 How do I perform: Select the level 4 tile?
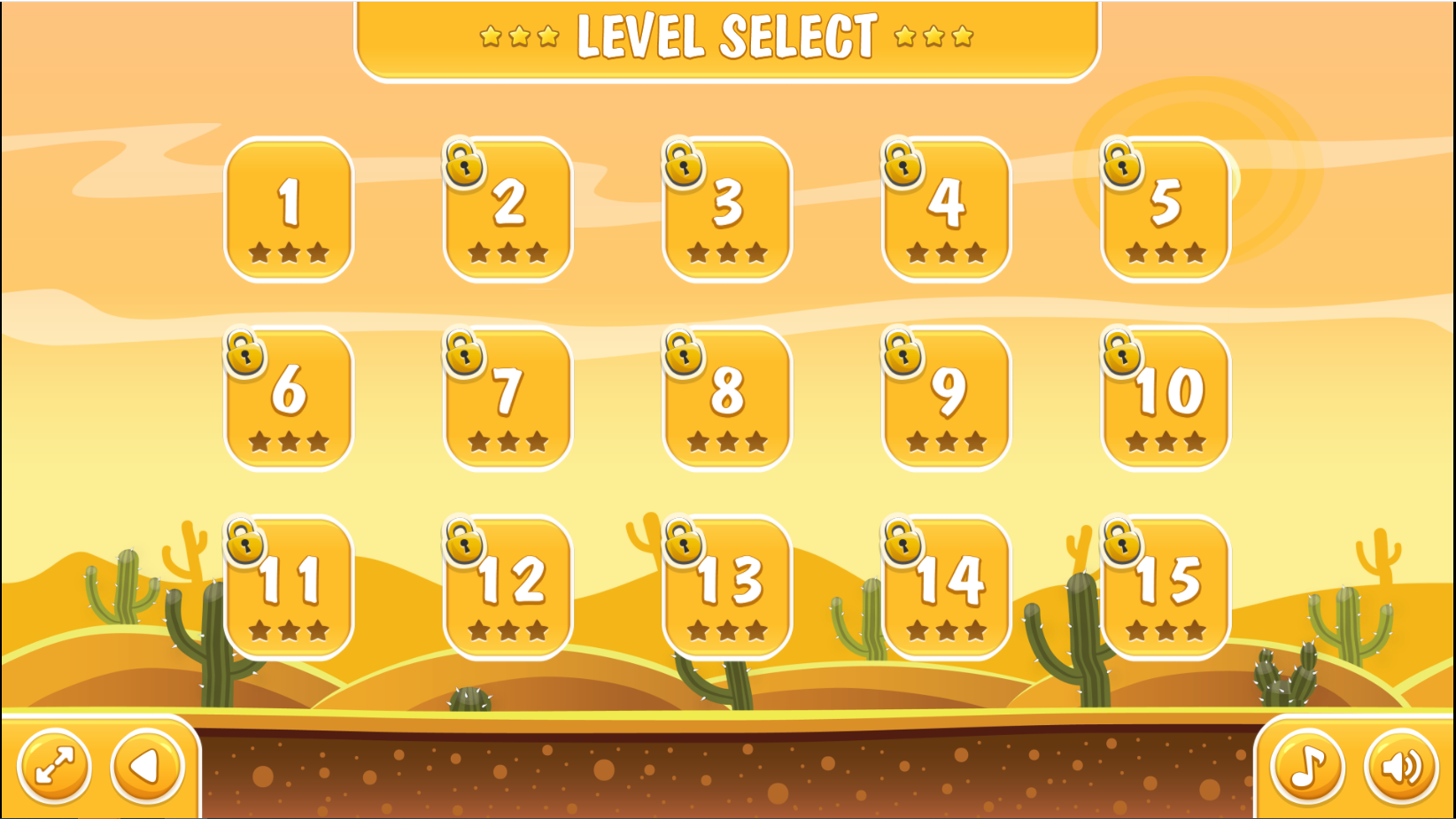point(947,210)
